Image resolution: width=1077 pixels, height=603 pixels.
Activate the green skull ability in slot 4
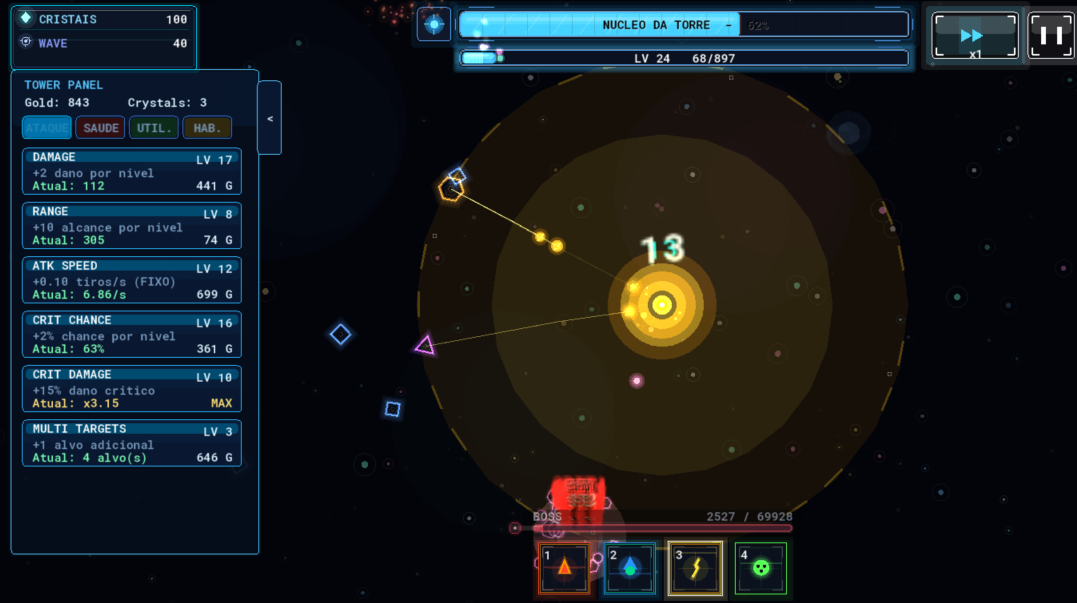coord(761,568)
